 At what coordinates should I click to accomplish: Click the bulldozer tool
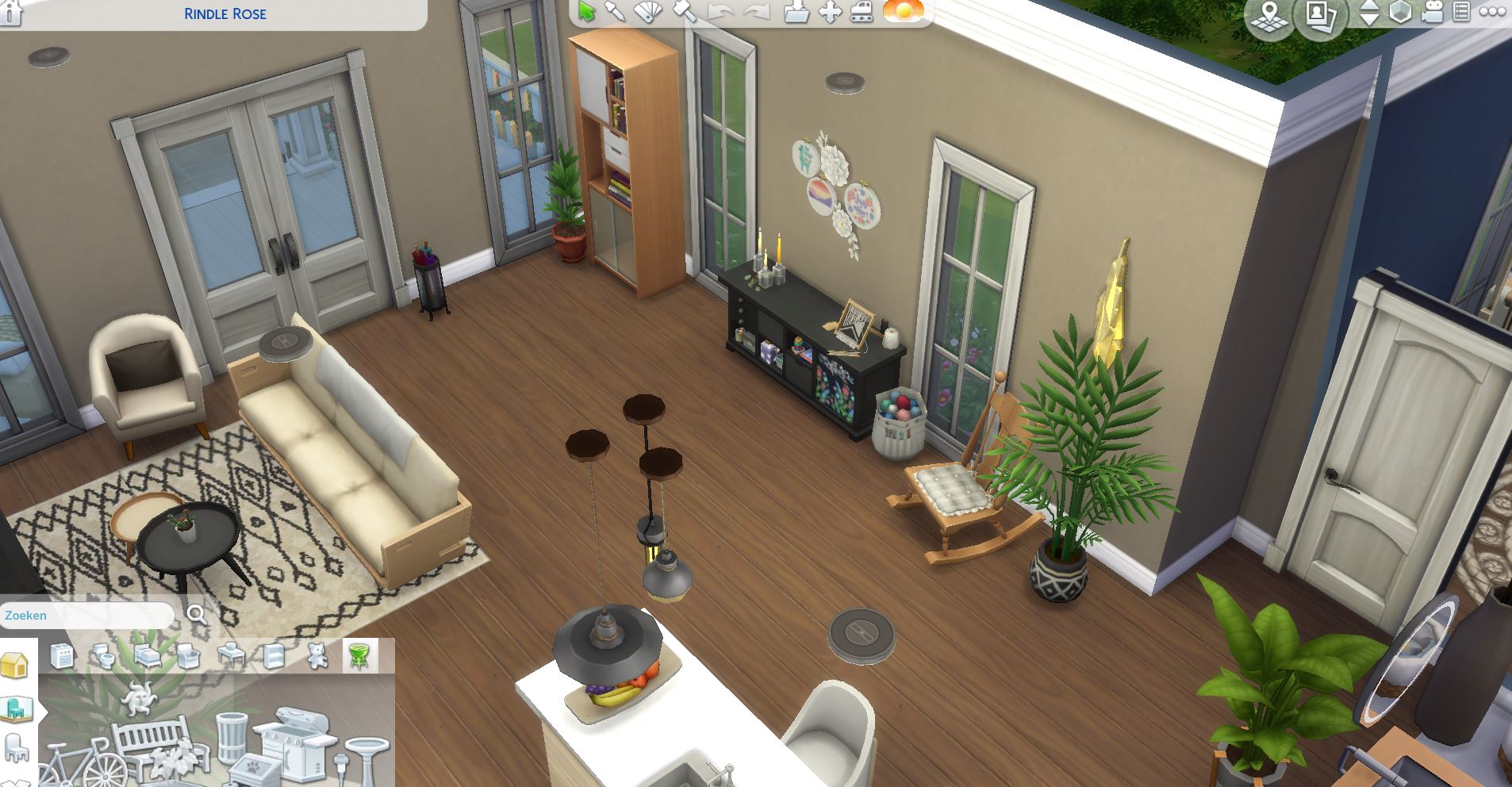862,12
